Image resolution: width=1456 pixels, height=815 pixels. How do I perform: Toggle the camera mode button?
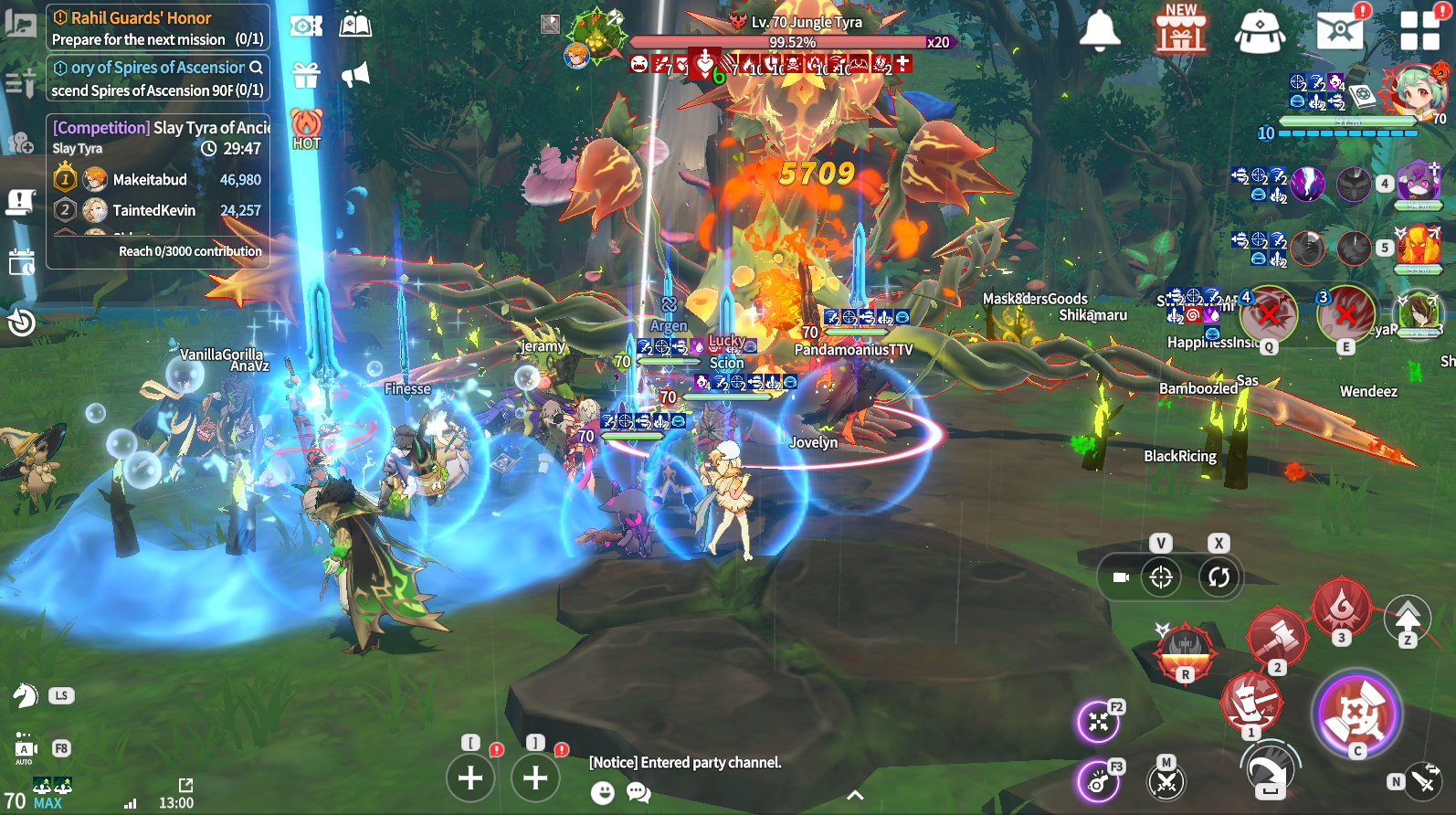pyautogui.click(x=1122, y=577)
